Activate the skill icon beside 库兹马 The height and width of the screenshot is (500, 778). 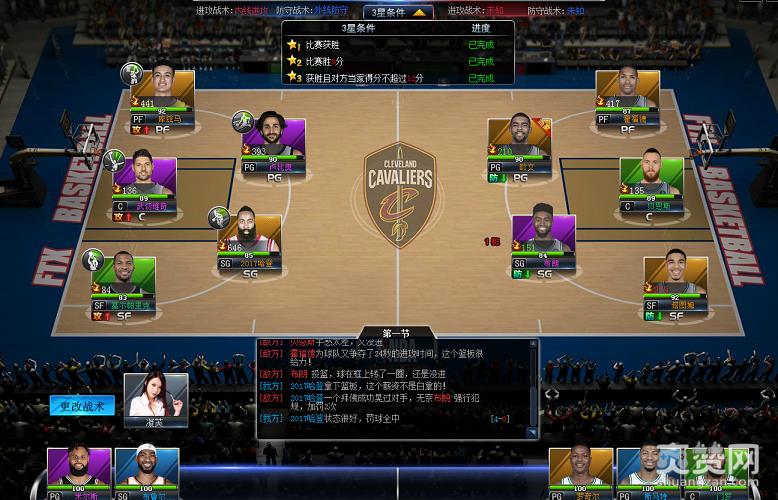coord(131,73)
